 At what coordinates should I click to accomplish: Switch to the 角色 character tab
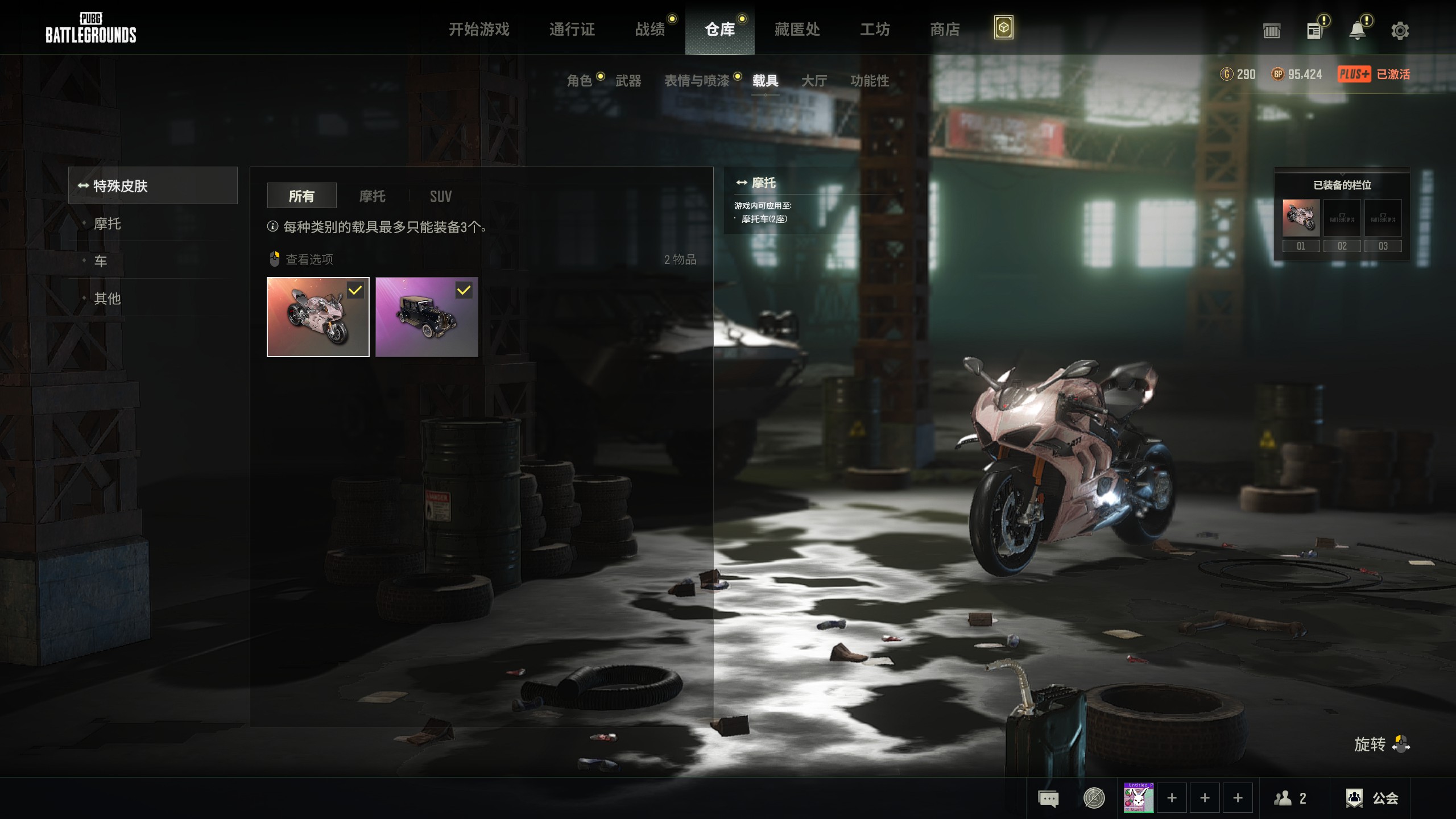[580, 81]
